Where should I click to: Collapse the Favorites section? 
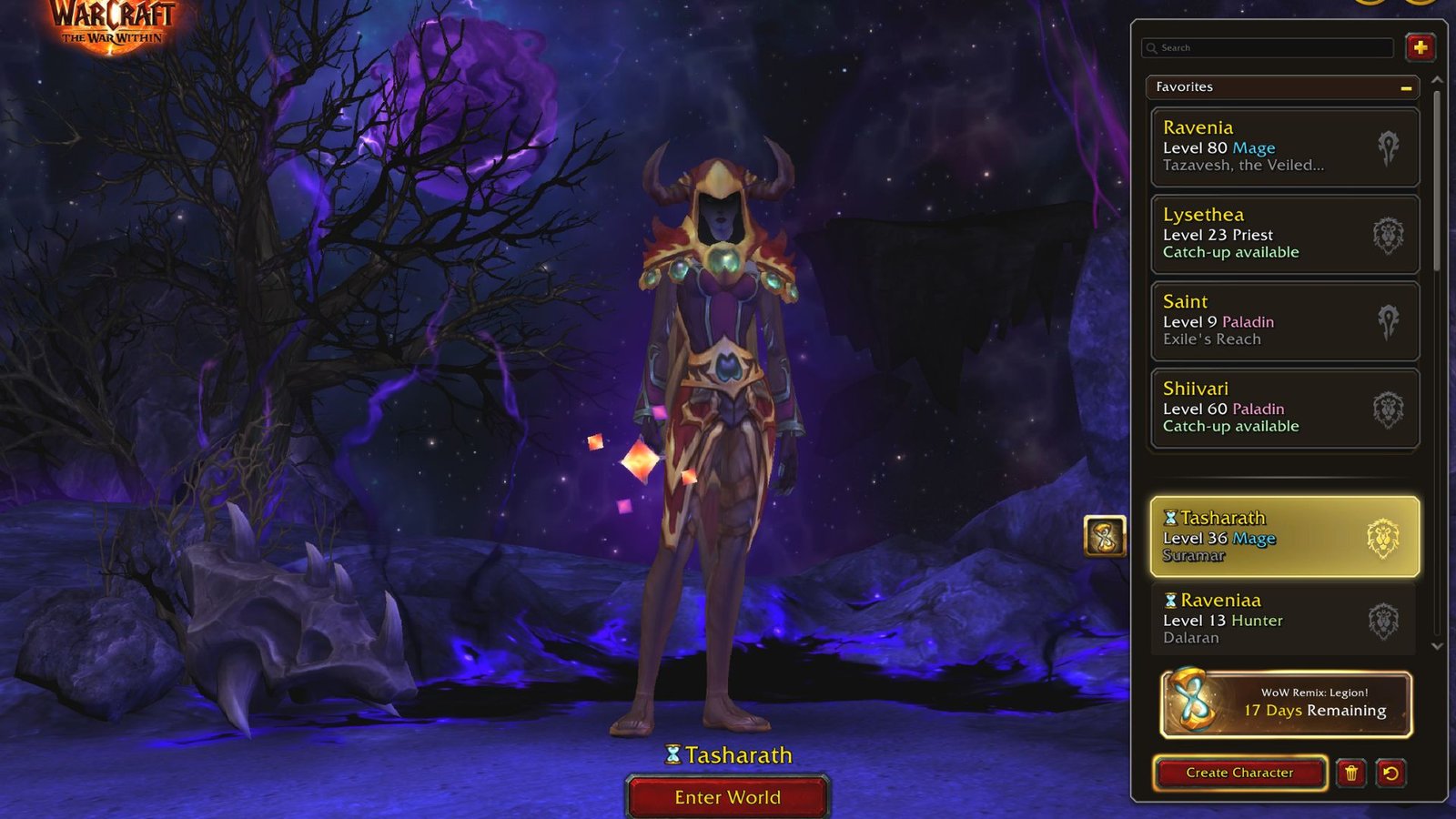pyautogui.click(x=1406, y=87)
